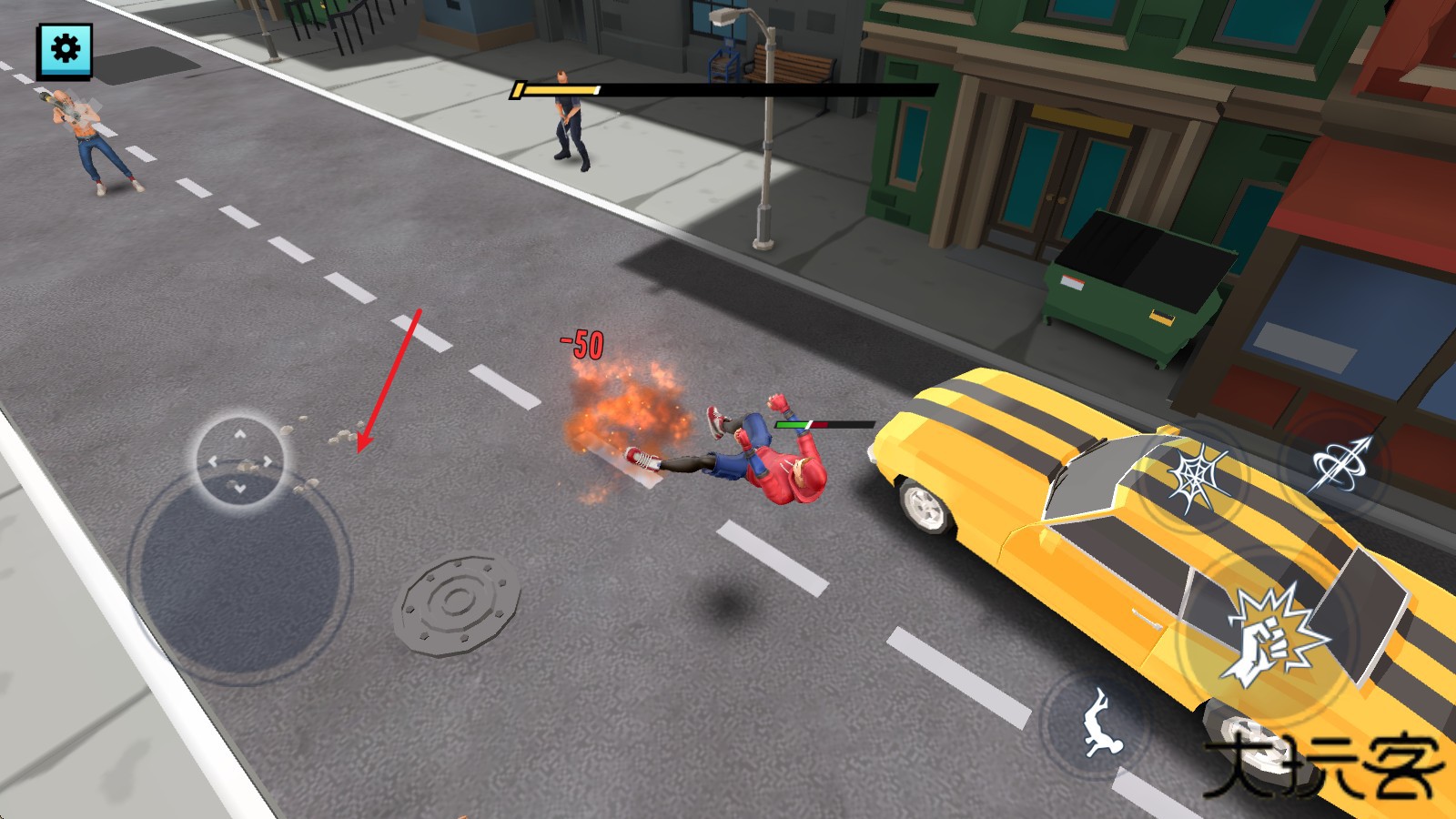Use the web swing arrow skill
1456x819 pixels.
tap(1340, 465)
